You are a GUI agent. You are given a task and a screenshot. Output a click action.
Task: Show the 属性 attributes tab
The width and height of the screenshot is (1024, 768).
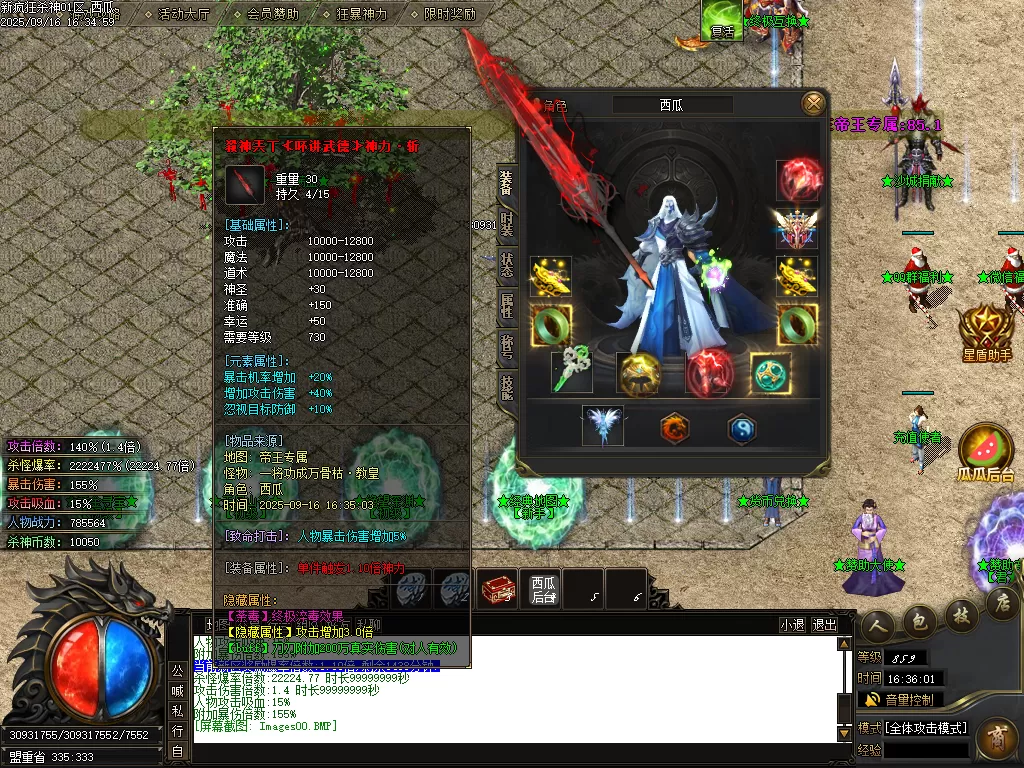point(507,306)
